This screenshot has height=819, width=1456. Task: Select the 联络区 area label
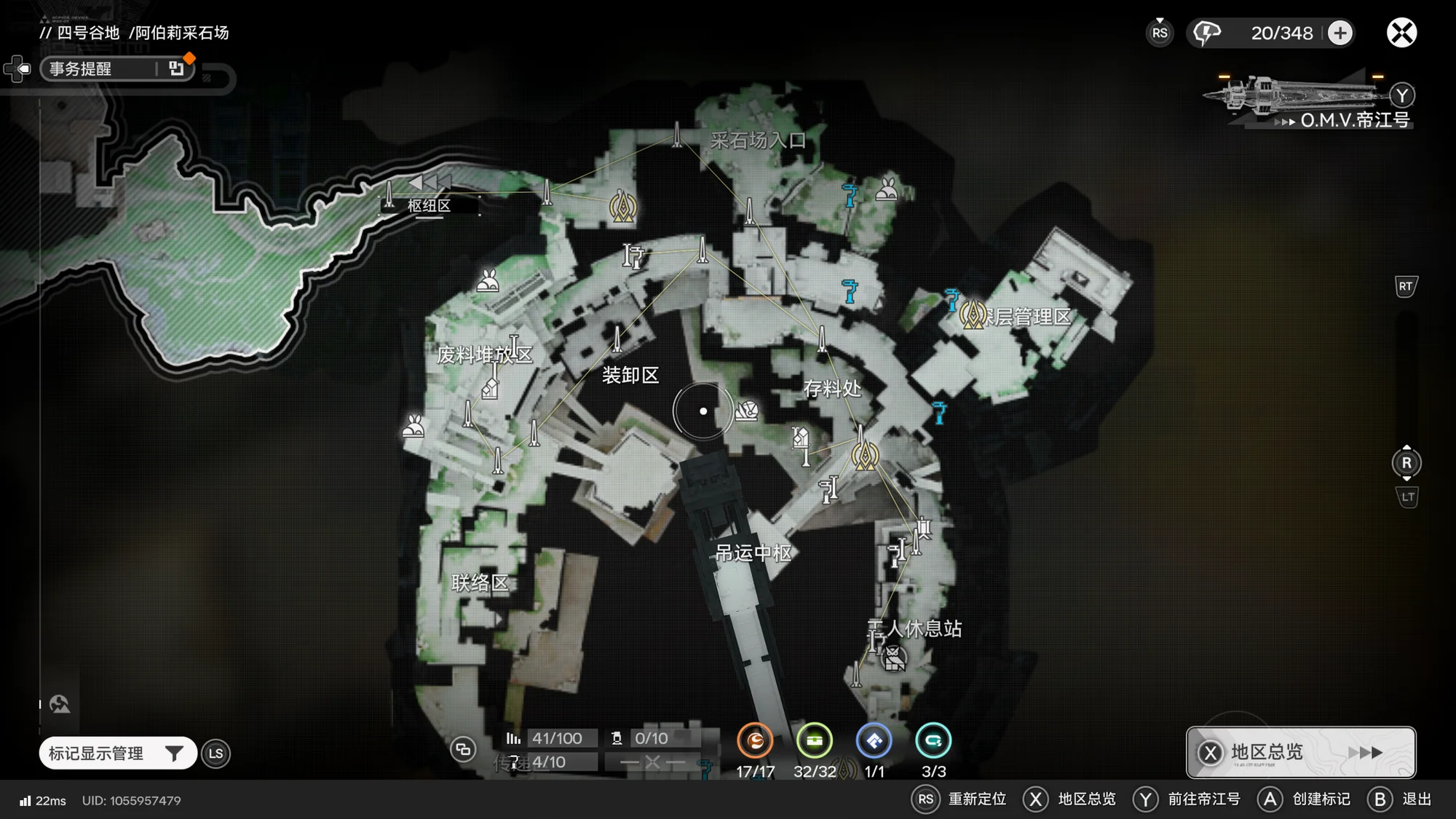[480, 582]
